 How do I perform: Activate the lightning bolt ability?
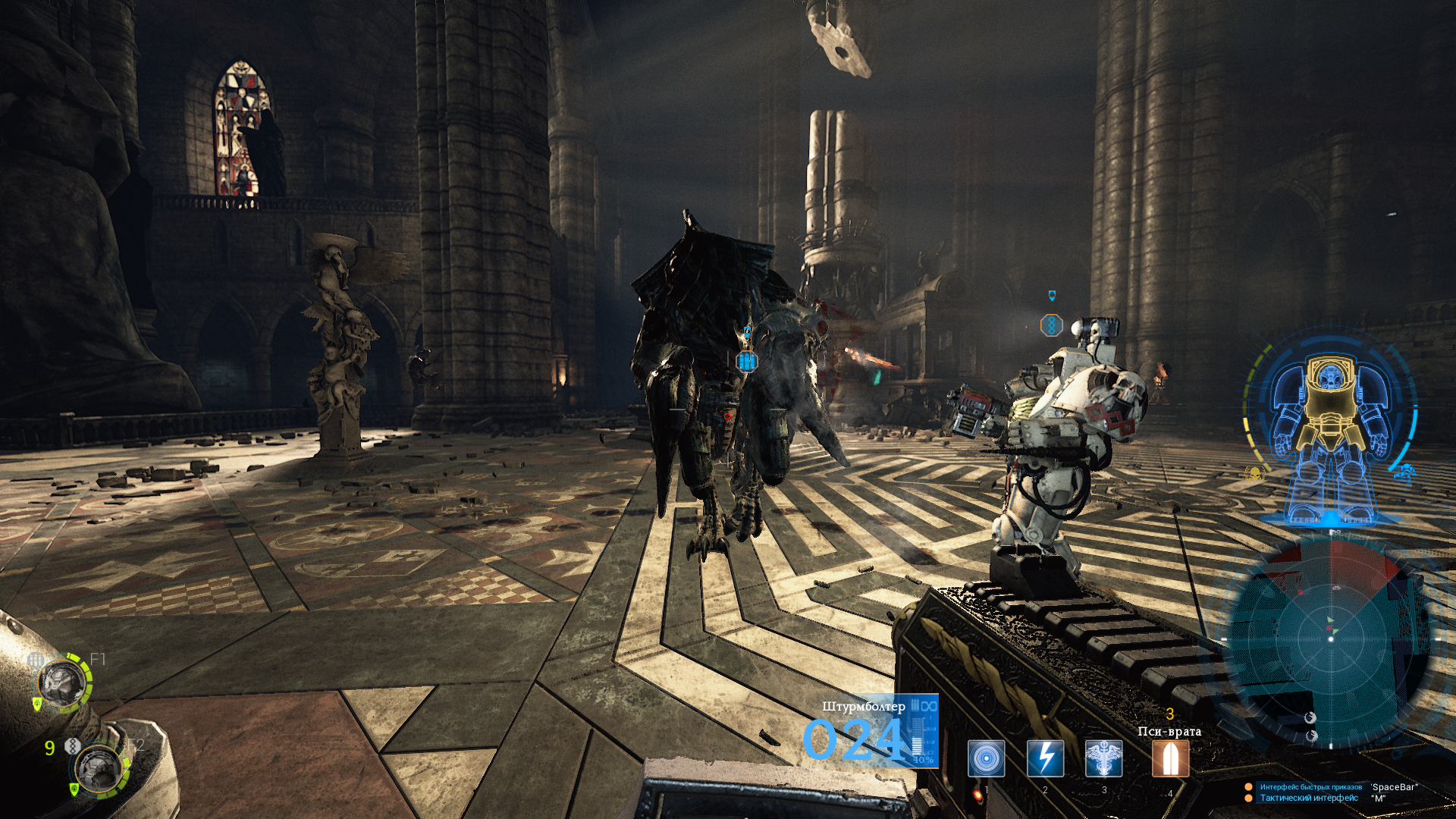(1045, 758)
